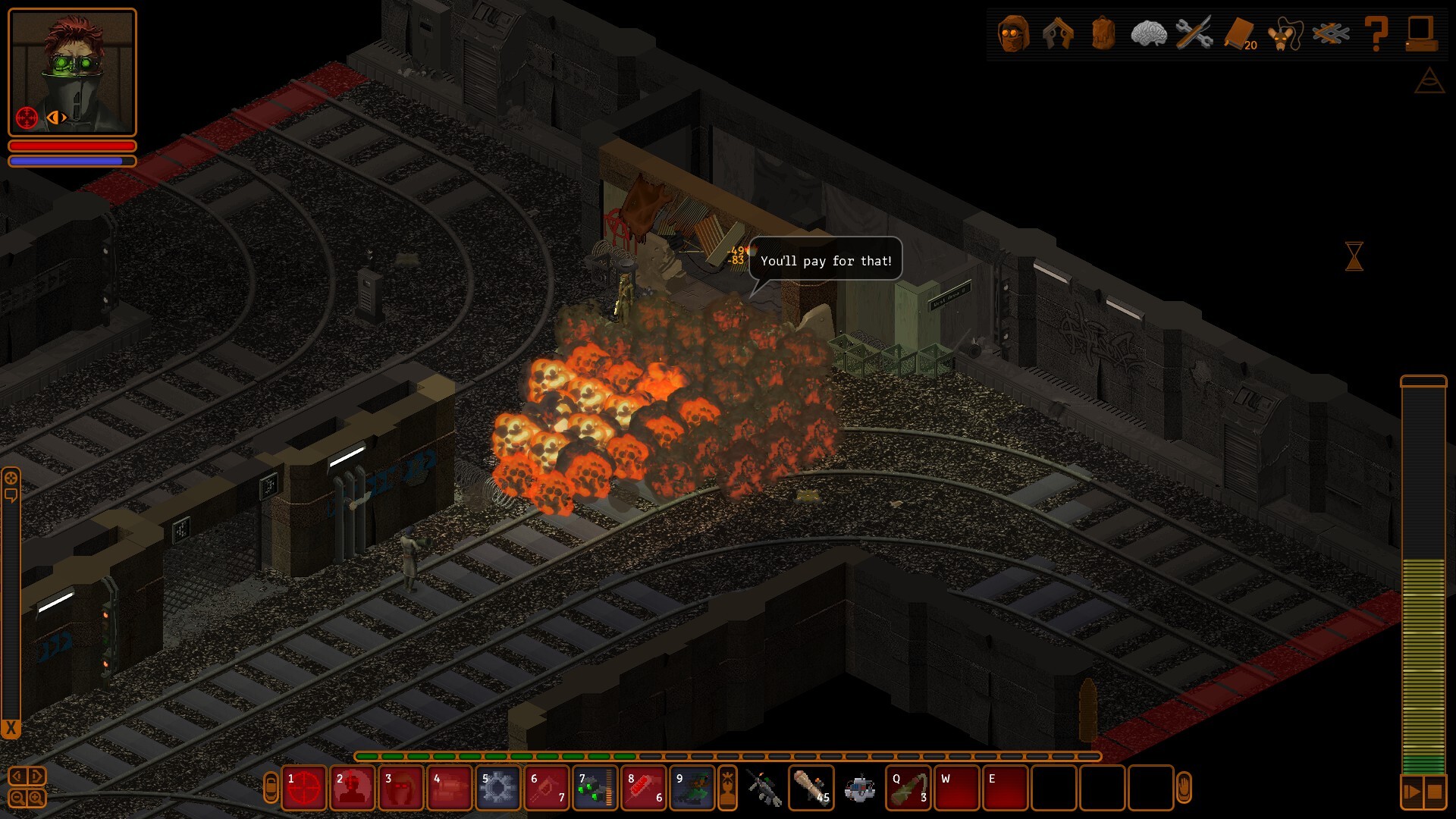This screenshot has height=819, width=1456.
Task: Toggle the speech bubble message log filter
Action: tap(11, 495)
